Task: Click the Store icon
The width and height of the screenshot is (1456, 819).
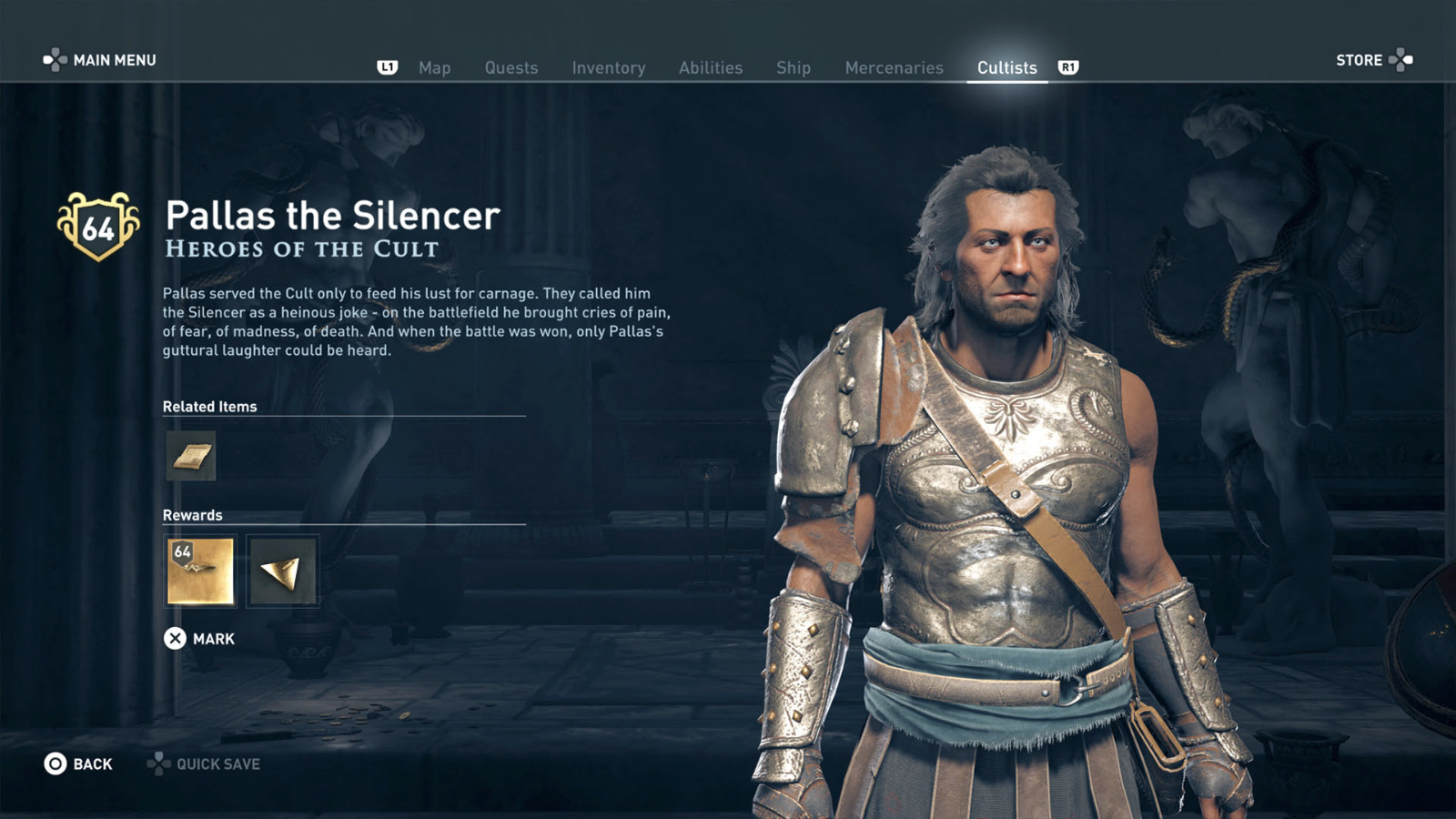Action: pos(1402,60)
